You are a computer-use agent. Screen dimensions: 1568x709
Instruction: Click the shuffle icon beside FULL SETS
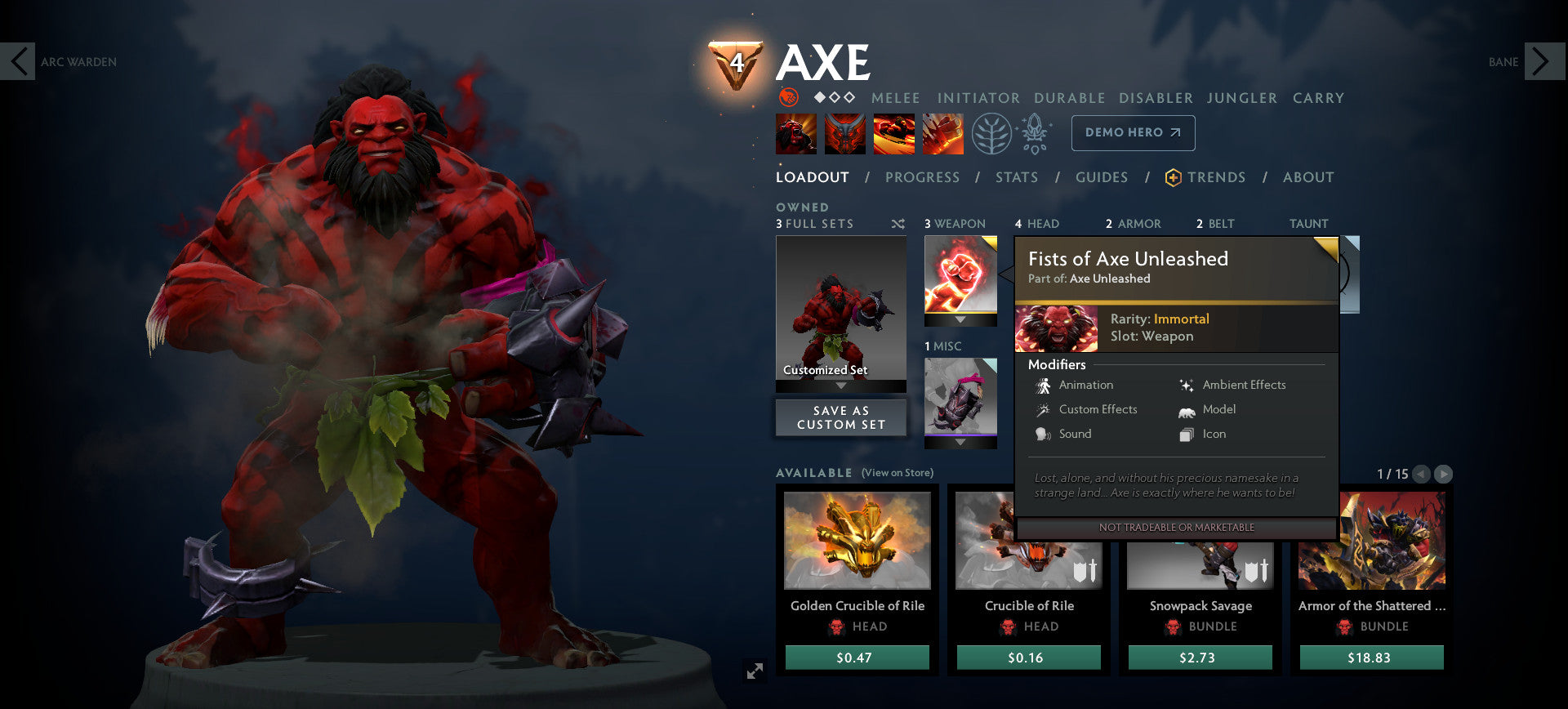(x=897, y=223)
